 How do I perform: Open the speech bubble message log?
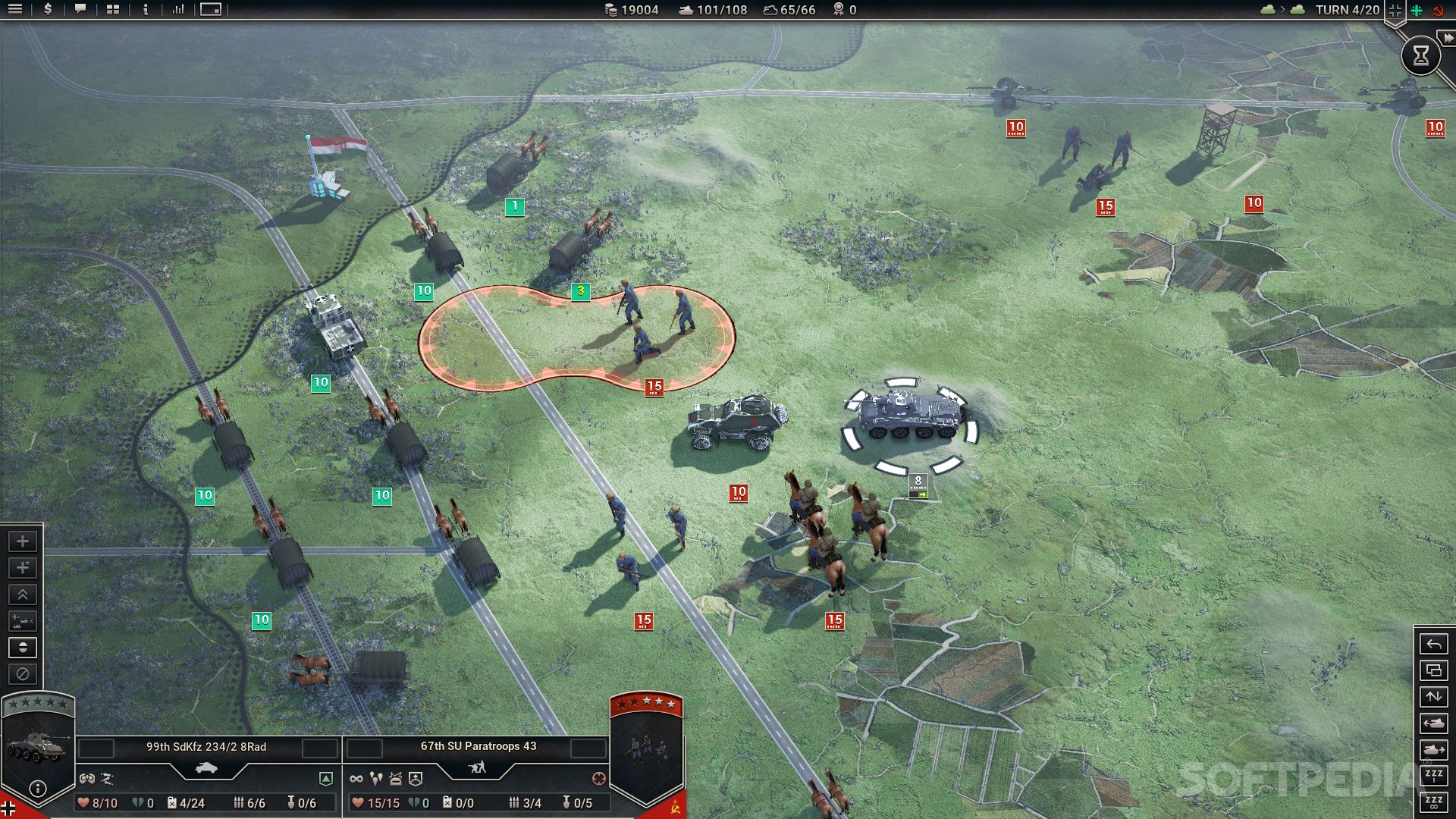tap(80, 10)
